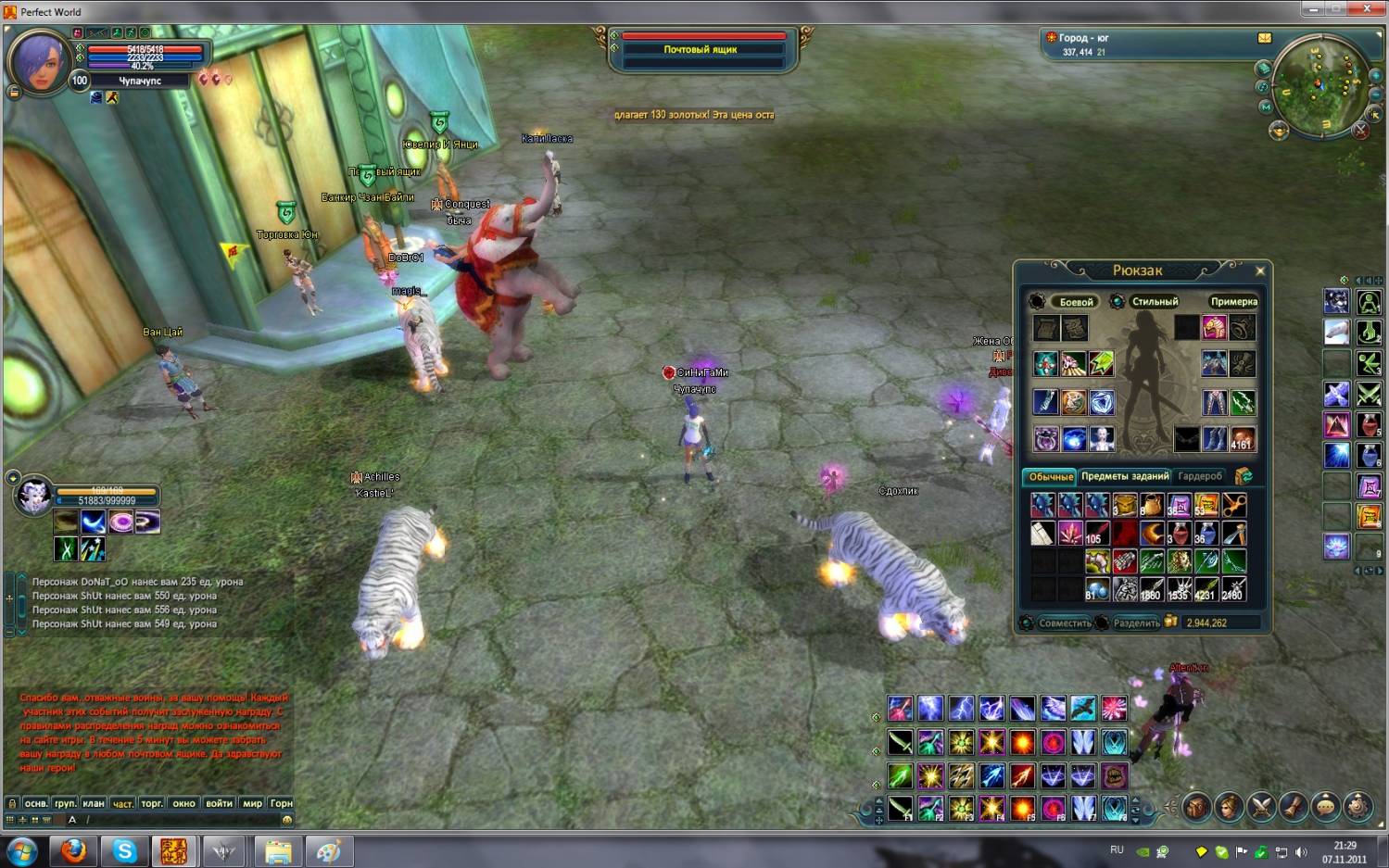Close the Рюкзак inventory window
The height and width of the screenshot is (868, 1389).
[x=1259, y=271]
